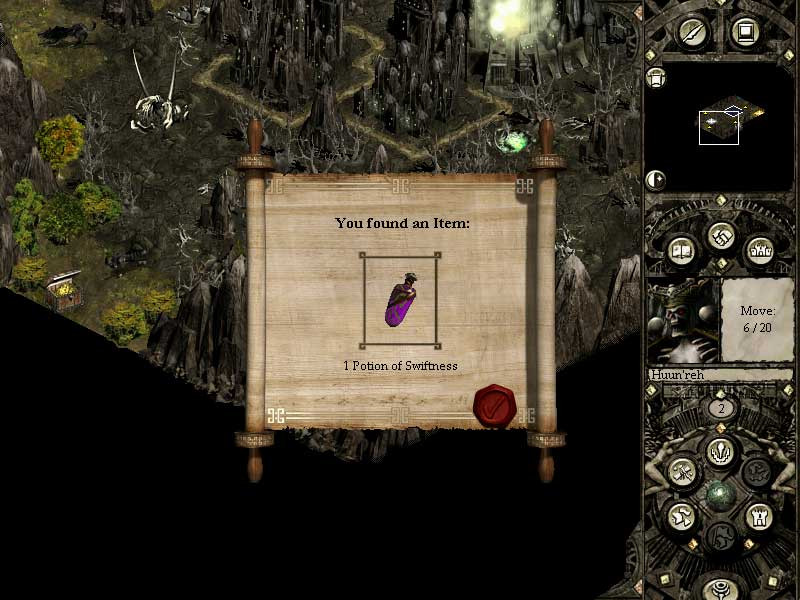This screenshot has height=600, width=800.
Task: Confirm the found item with the red seal
Action: pos(493,406)
